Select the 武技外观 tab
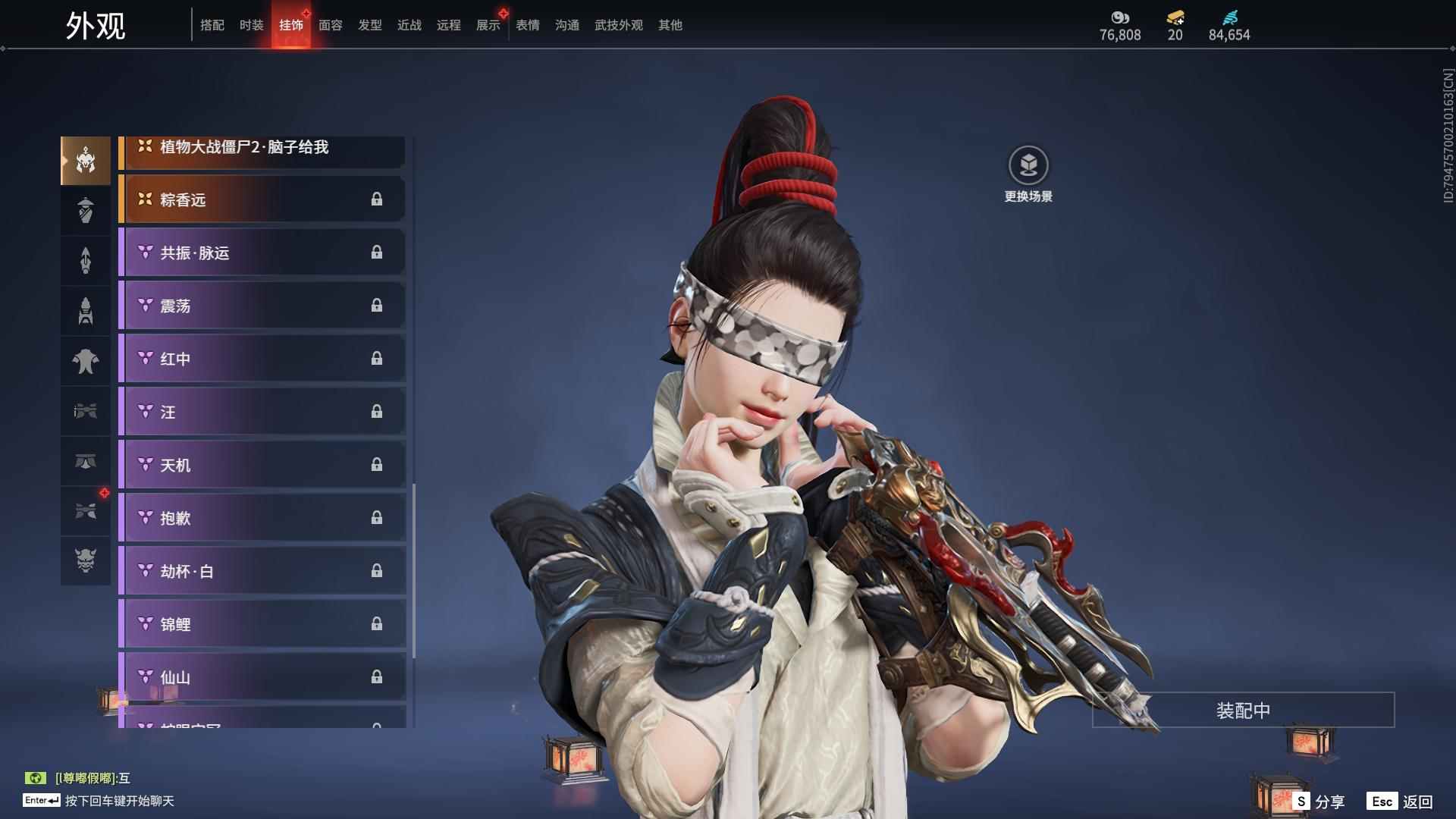Viewport: 1456px width, 819px height. pos(618,25)
